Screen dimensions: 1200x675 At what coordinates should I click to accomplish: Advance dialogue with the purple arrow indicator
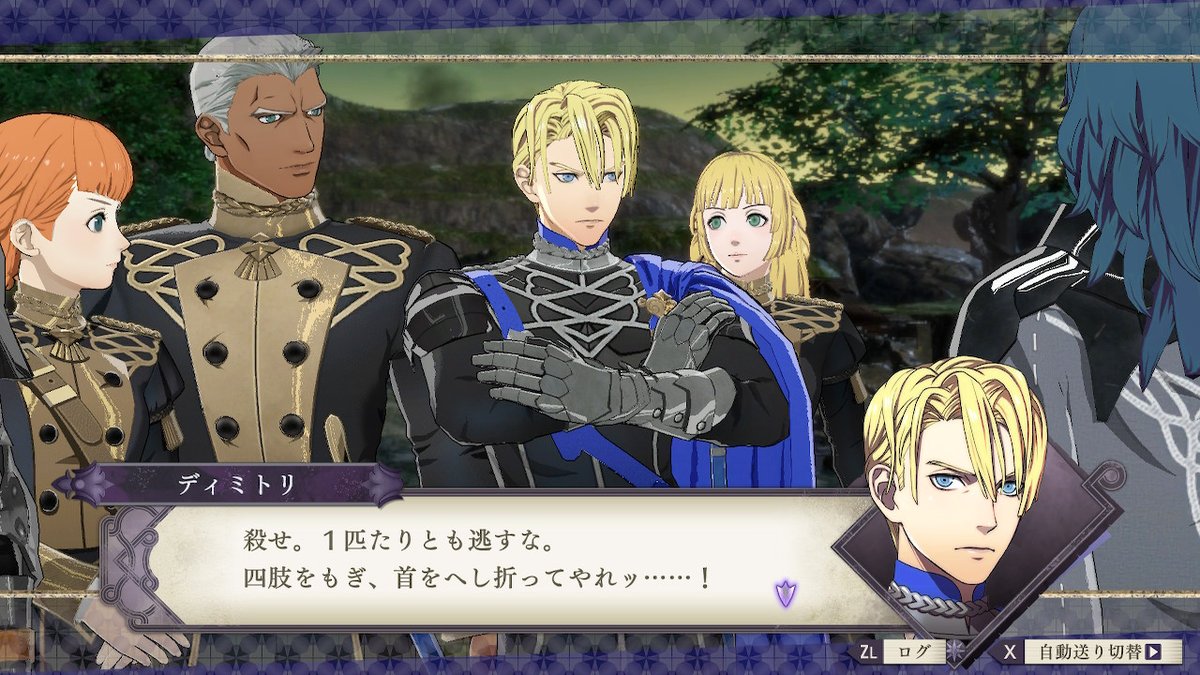(785, 594)
